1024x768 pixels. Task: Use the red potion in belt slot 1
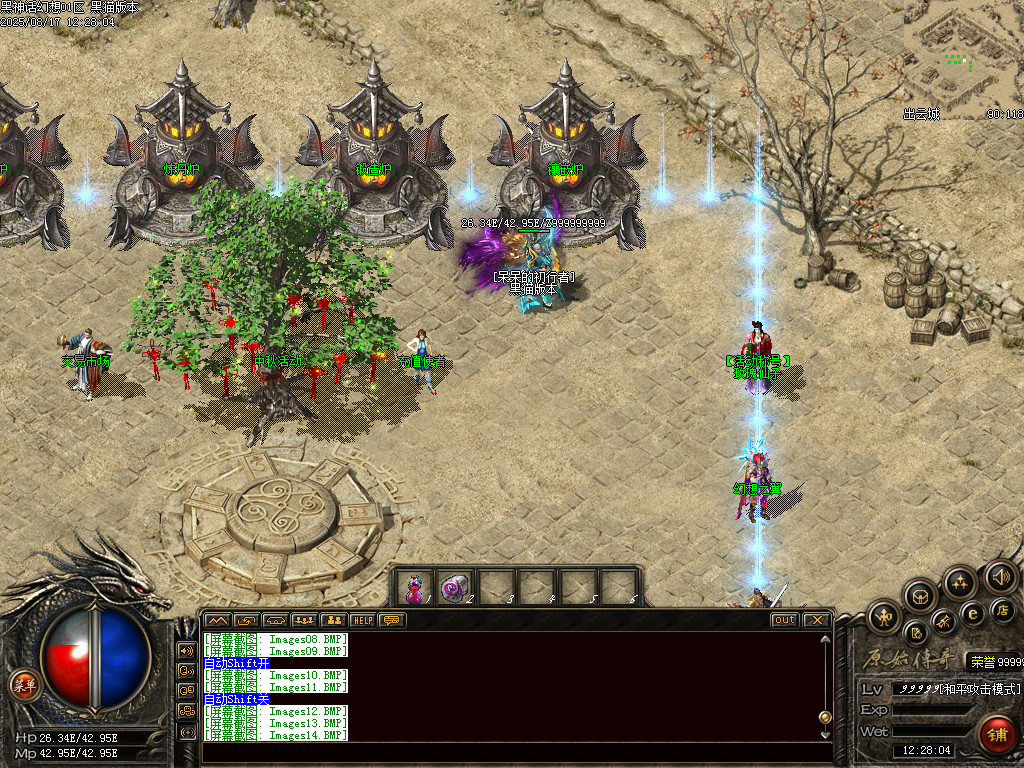414,589
